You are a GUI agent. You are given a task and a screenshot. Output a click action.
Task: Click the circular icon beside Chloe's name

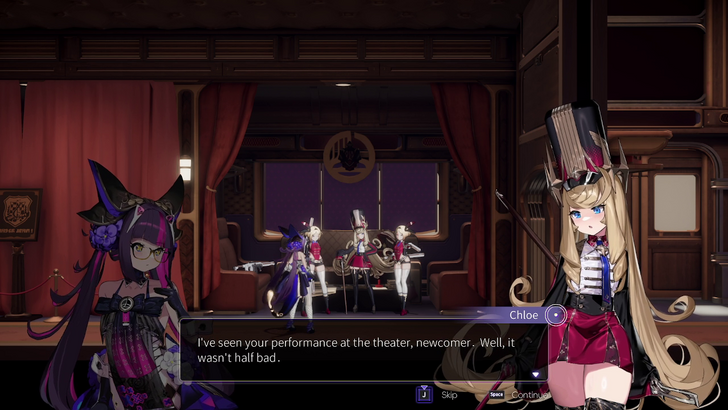(x=556, y=315)
